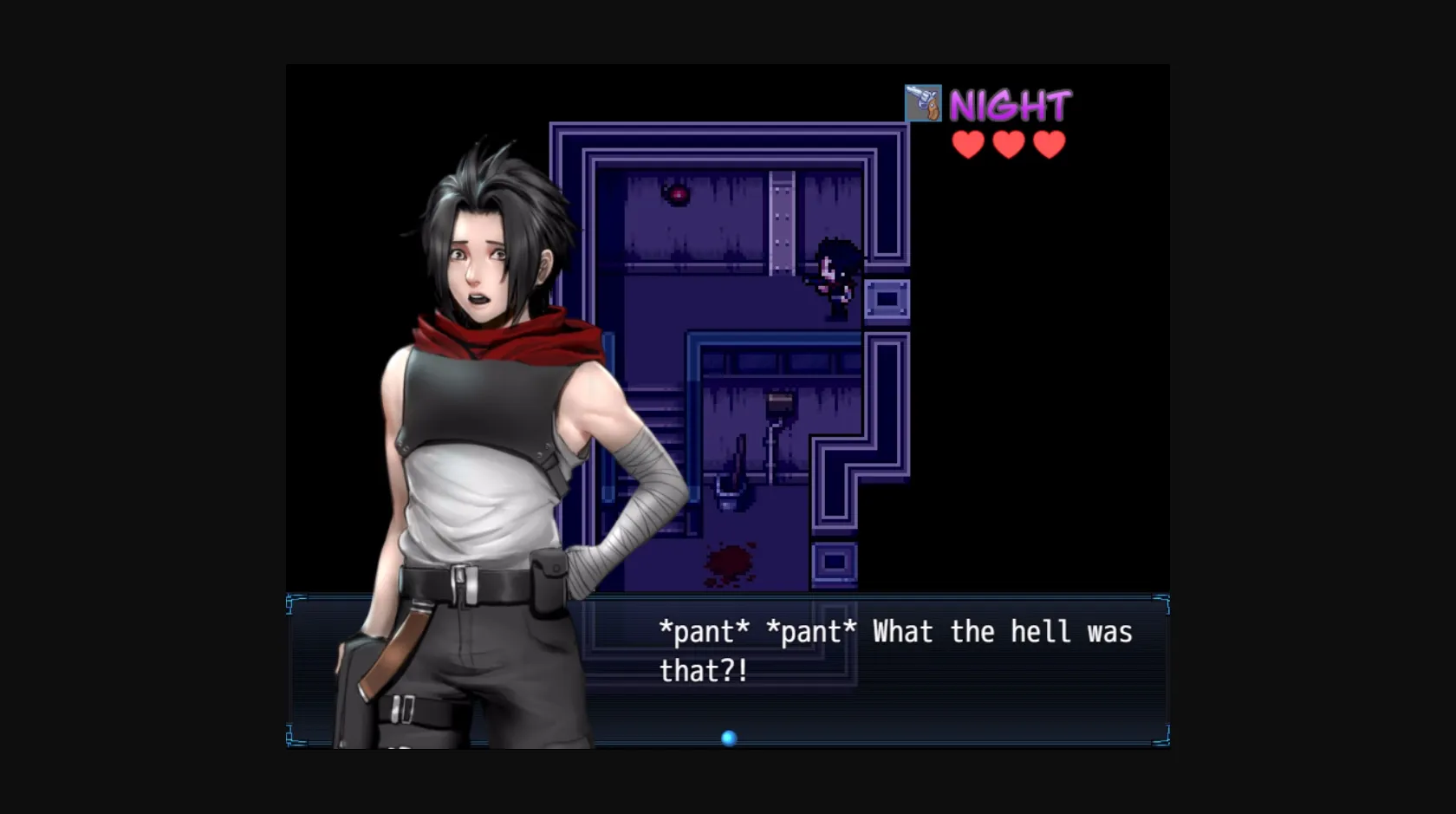Select the last heart health icon
The width and height of the screenshot is (1456, 814).
click(x=1049, y=144)
